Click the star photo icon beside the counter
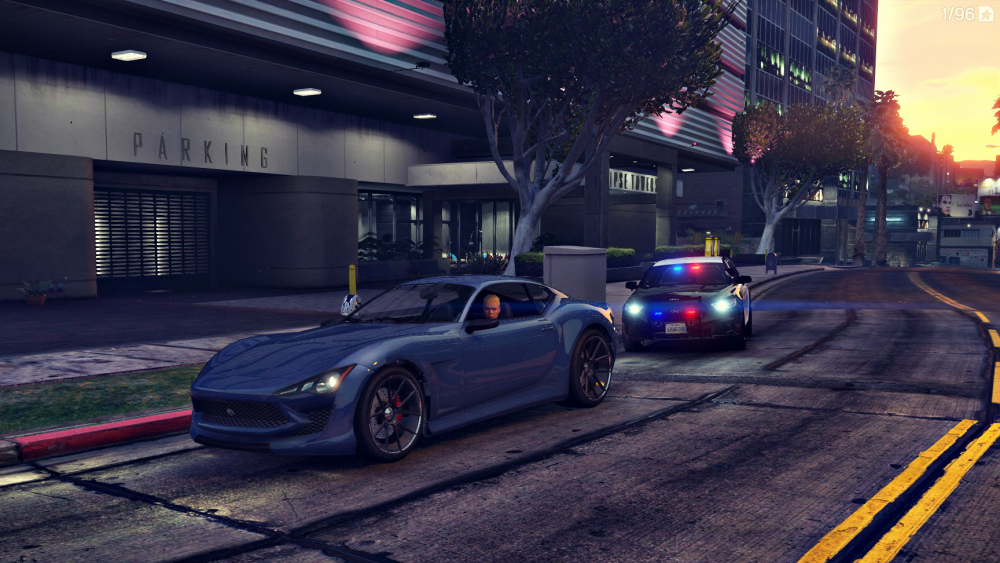Screen dimensions: 1000x563 tap(986, 14)
